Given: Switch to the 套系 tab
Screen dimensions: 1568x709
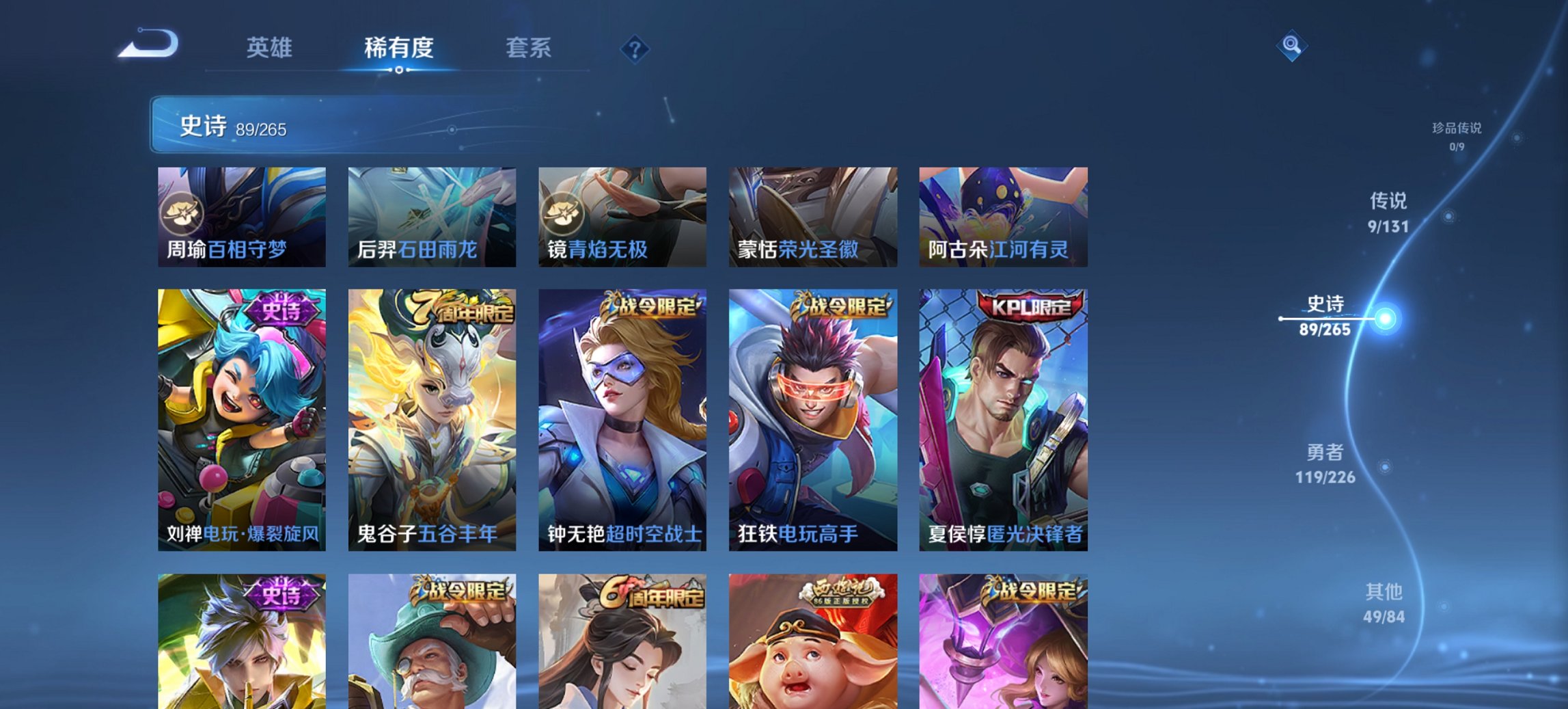Looking at the screenshot, I should click(x=529, y=48).
